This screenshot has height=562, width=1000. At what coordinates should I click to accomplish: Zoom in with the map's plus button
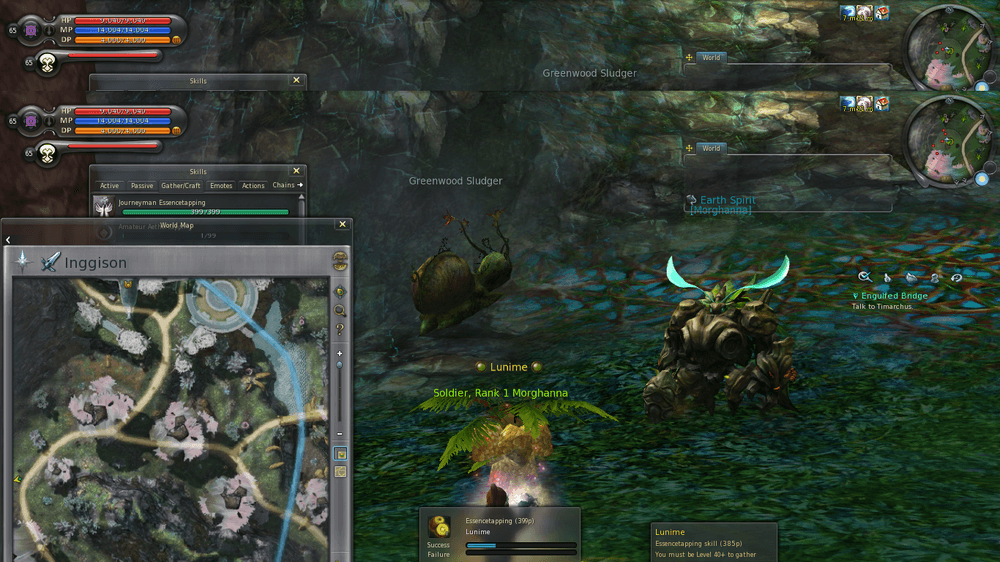tap(340, 353)
